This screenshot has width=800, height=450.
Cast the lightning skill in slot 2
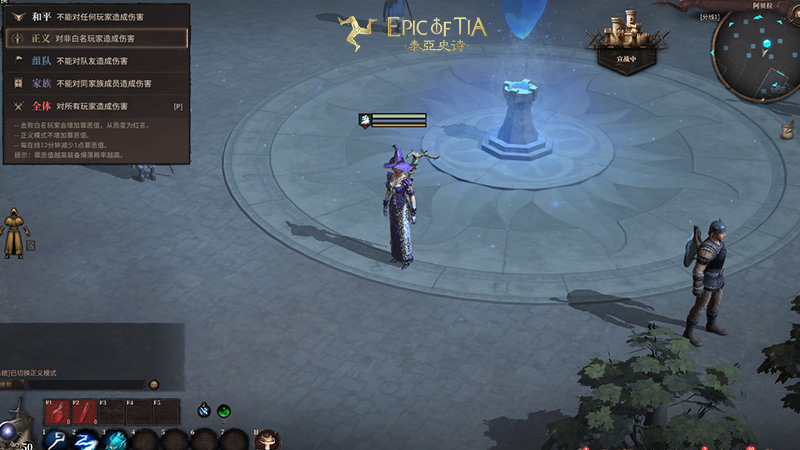pyautogui.click(x=86, y=439)
